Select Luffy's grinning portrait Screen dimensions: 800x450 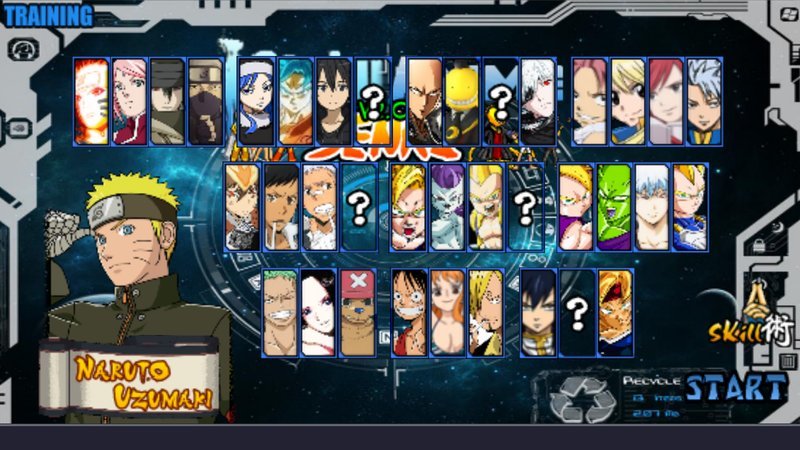coord(409,312)
